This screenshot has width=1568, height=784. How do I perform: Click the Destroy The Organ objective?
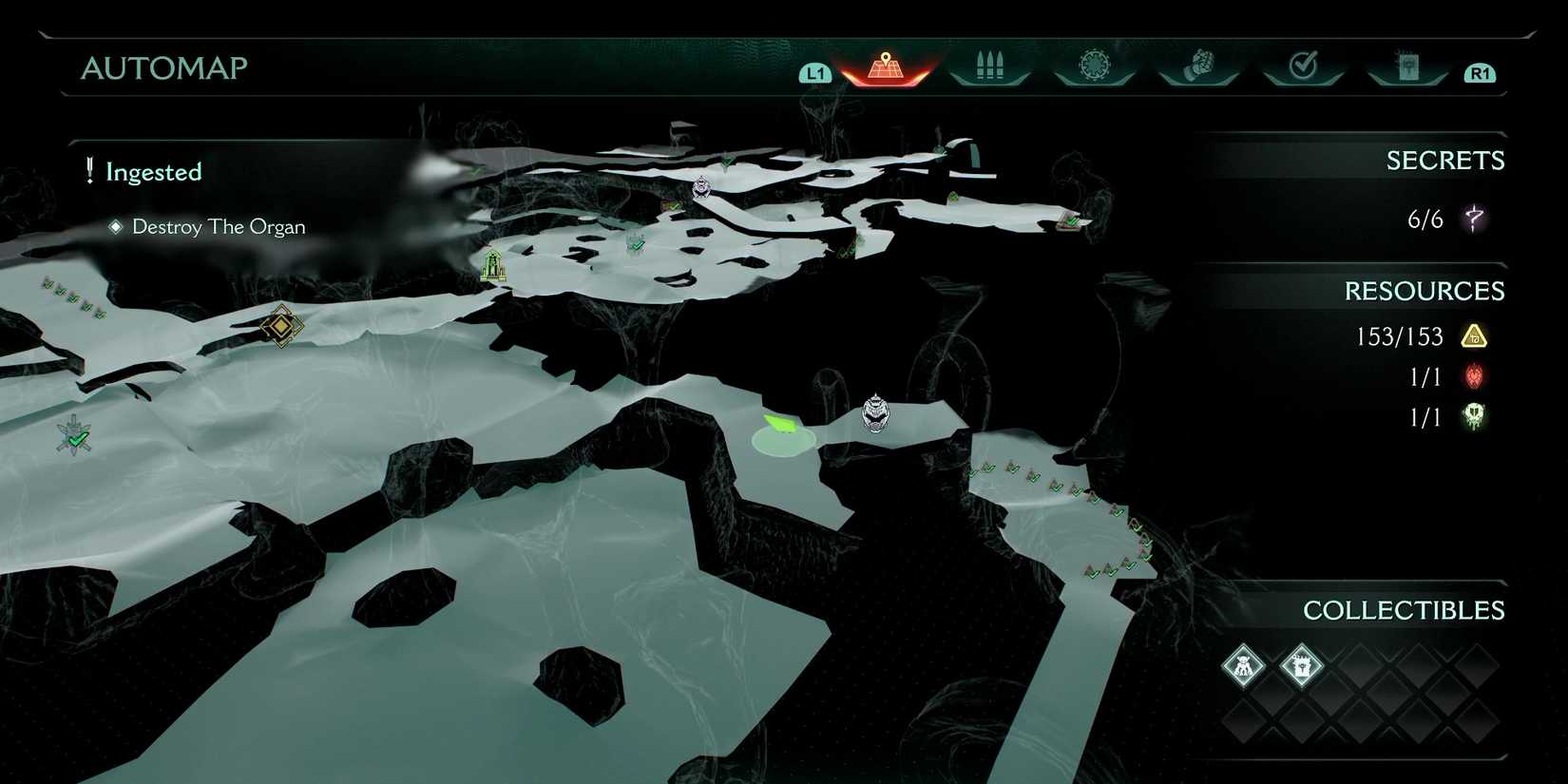[x=218, y=226]
